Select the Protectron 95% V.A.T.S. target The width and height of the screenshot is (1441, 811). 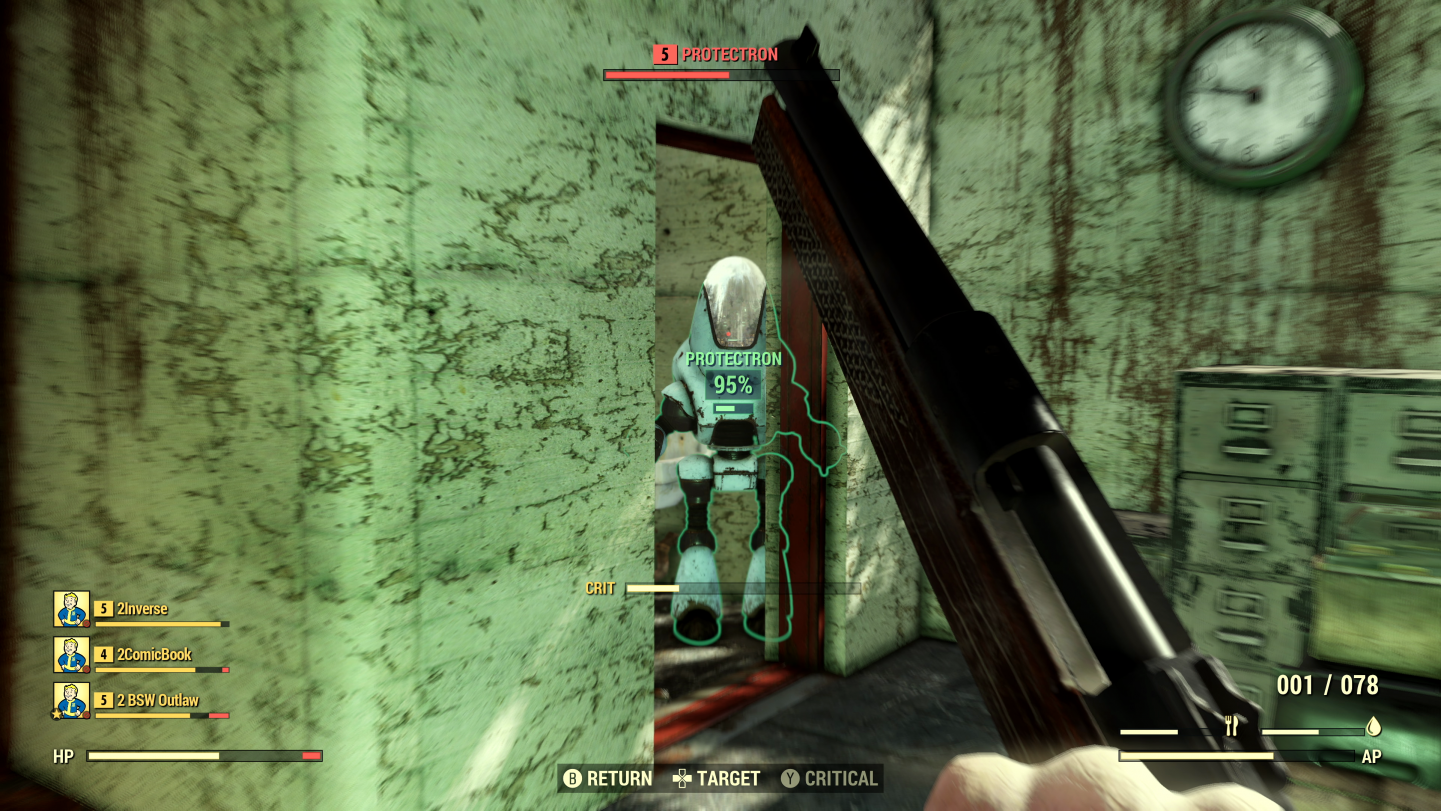[732, 385]
